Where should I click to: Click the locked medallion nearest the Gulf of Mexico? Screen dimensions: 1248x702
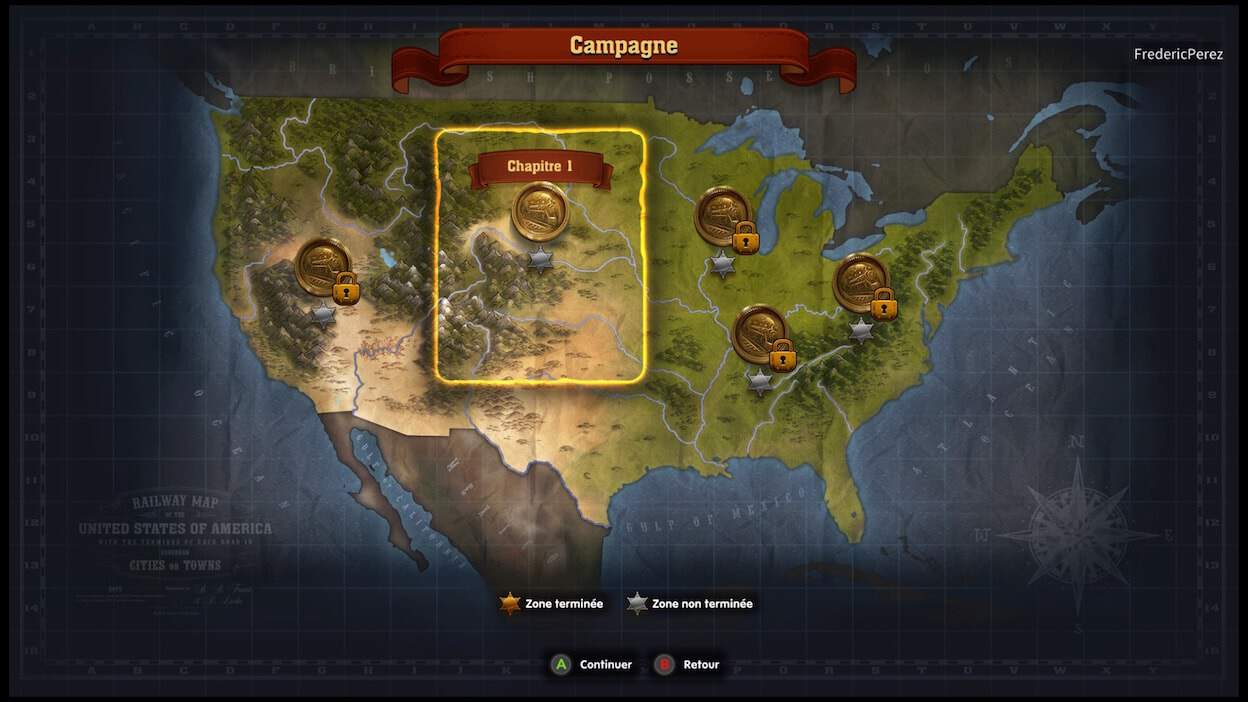(x=760, y=334)
